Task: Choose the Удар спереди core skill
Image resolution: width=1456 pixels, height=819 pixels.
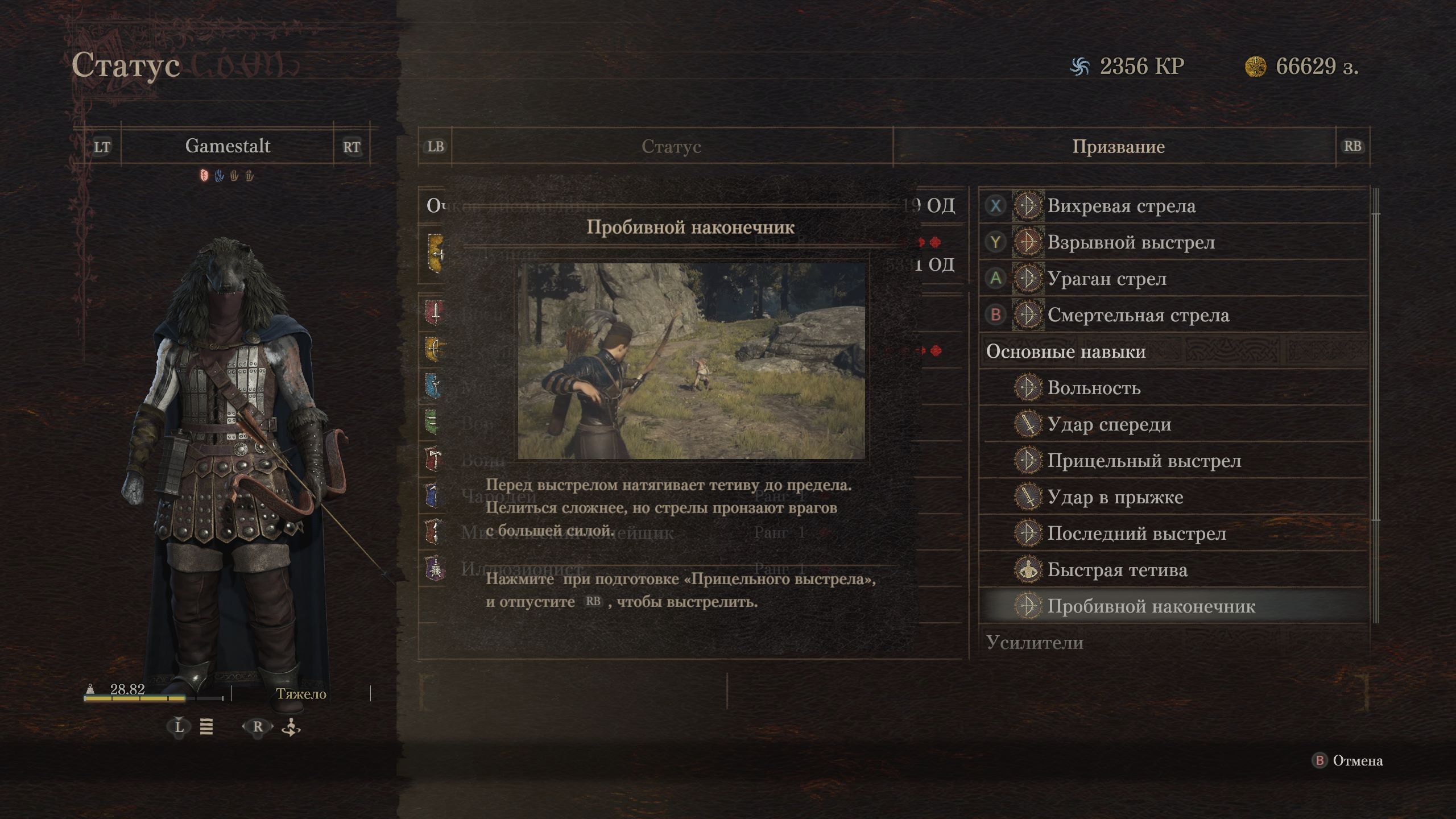Action: coord(1109,424)
